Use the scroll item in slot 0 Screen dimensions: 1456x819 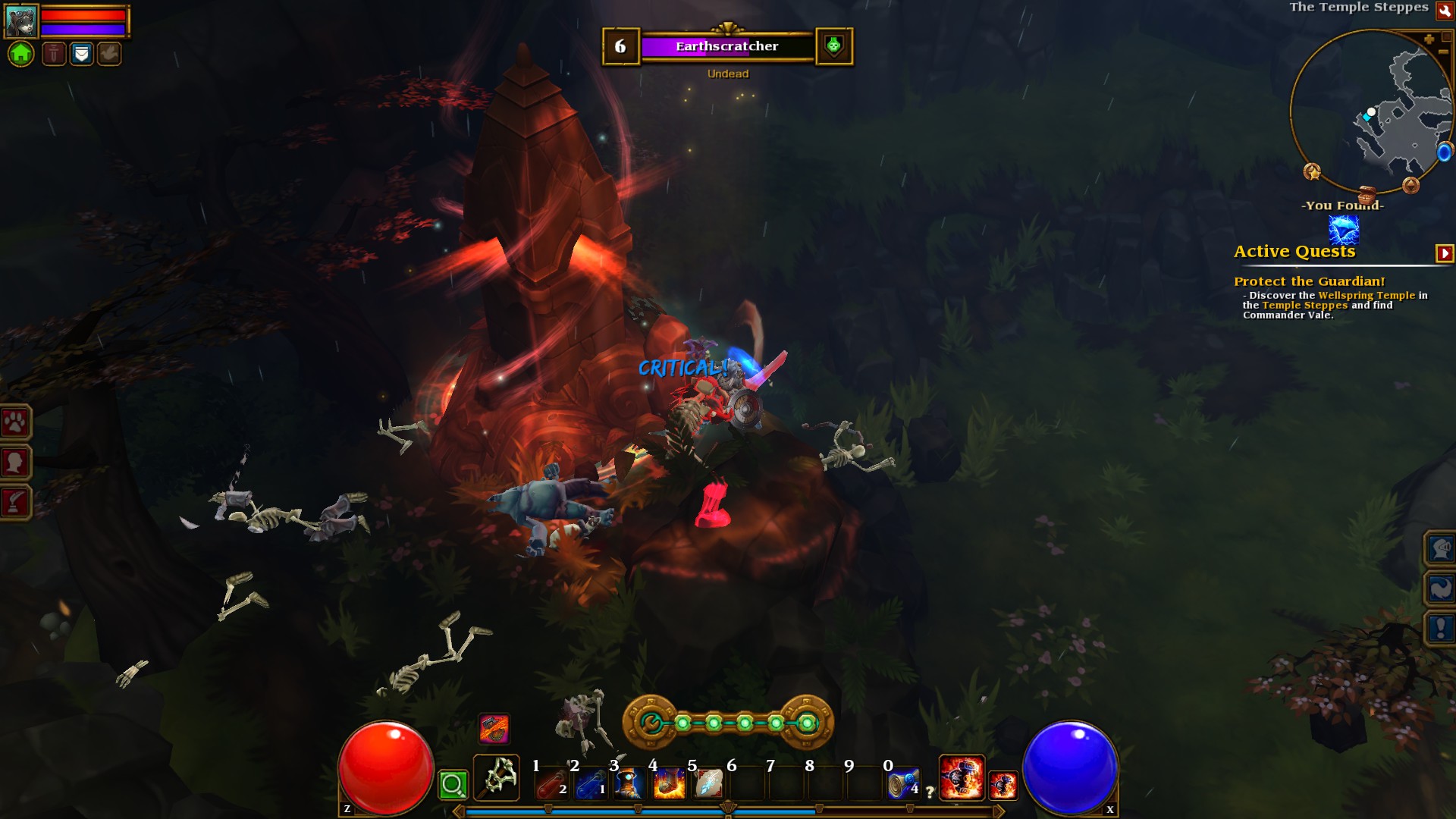903,784
